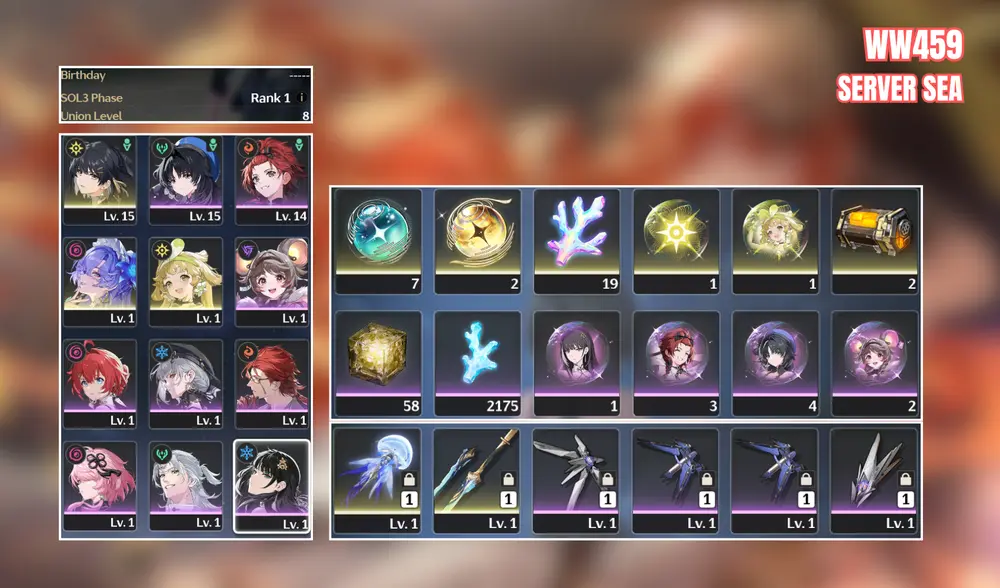Click the golden orb item with 2
1000x588 pixels.
tap(477, 240)
